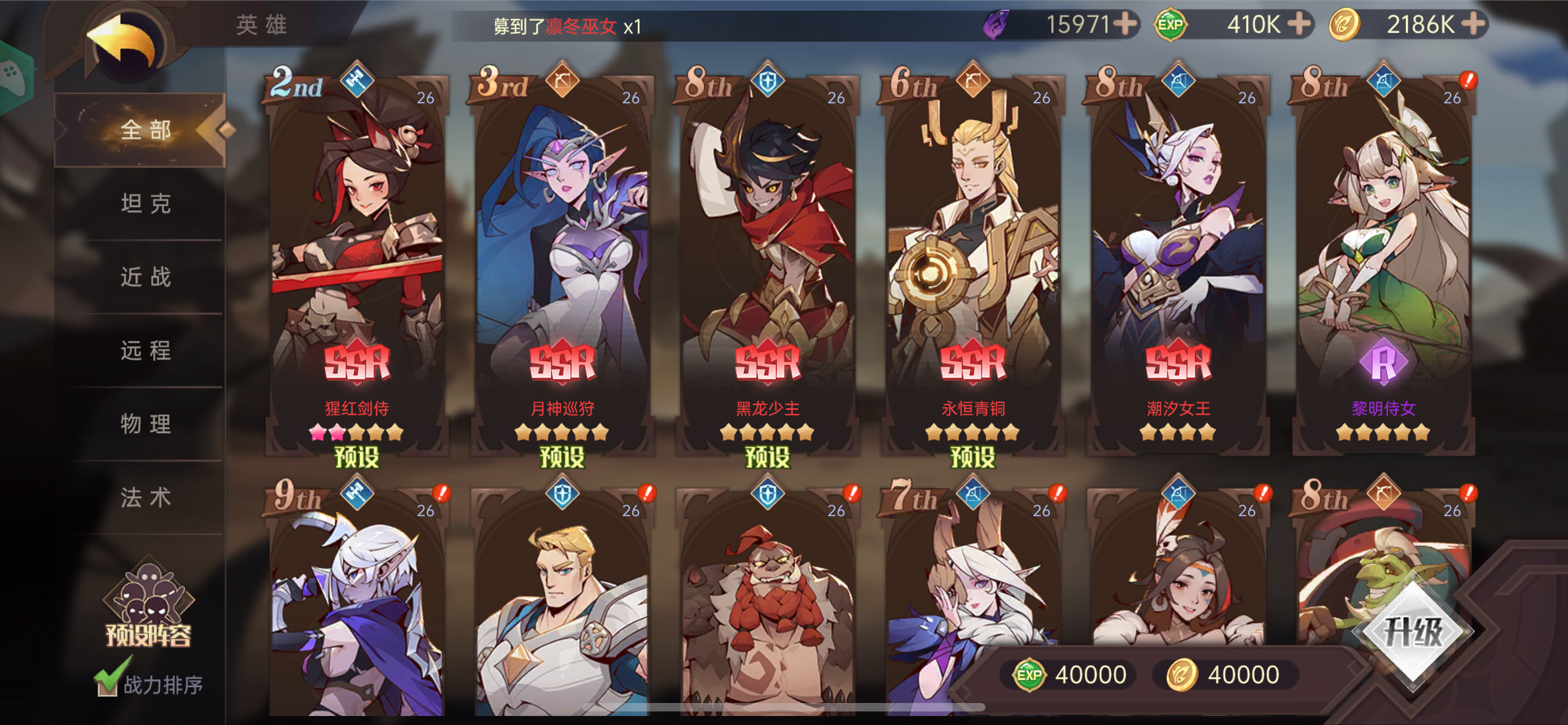Open the 黎明侍女 hero card
The image size is (1568, 725).
click(x=1389, y=256)
